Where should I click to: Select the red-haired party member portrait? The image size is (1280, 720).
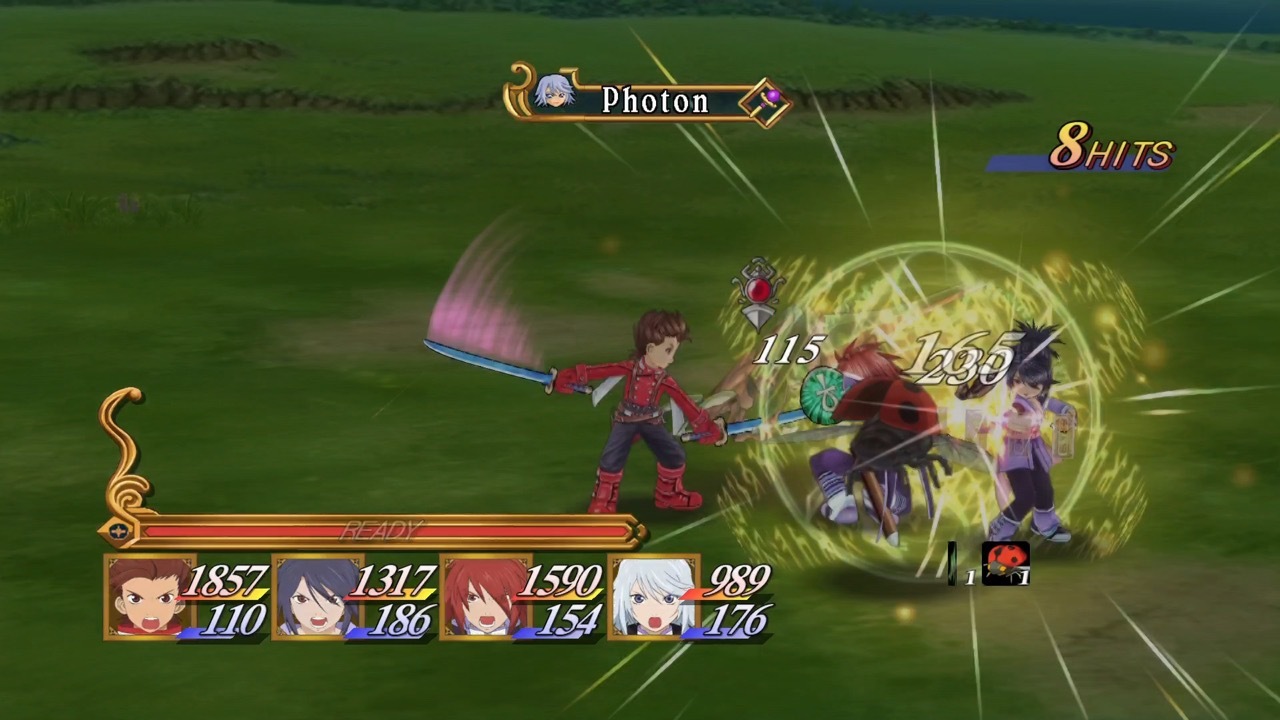pyautogui.click(x=482, y=597)
